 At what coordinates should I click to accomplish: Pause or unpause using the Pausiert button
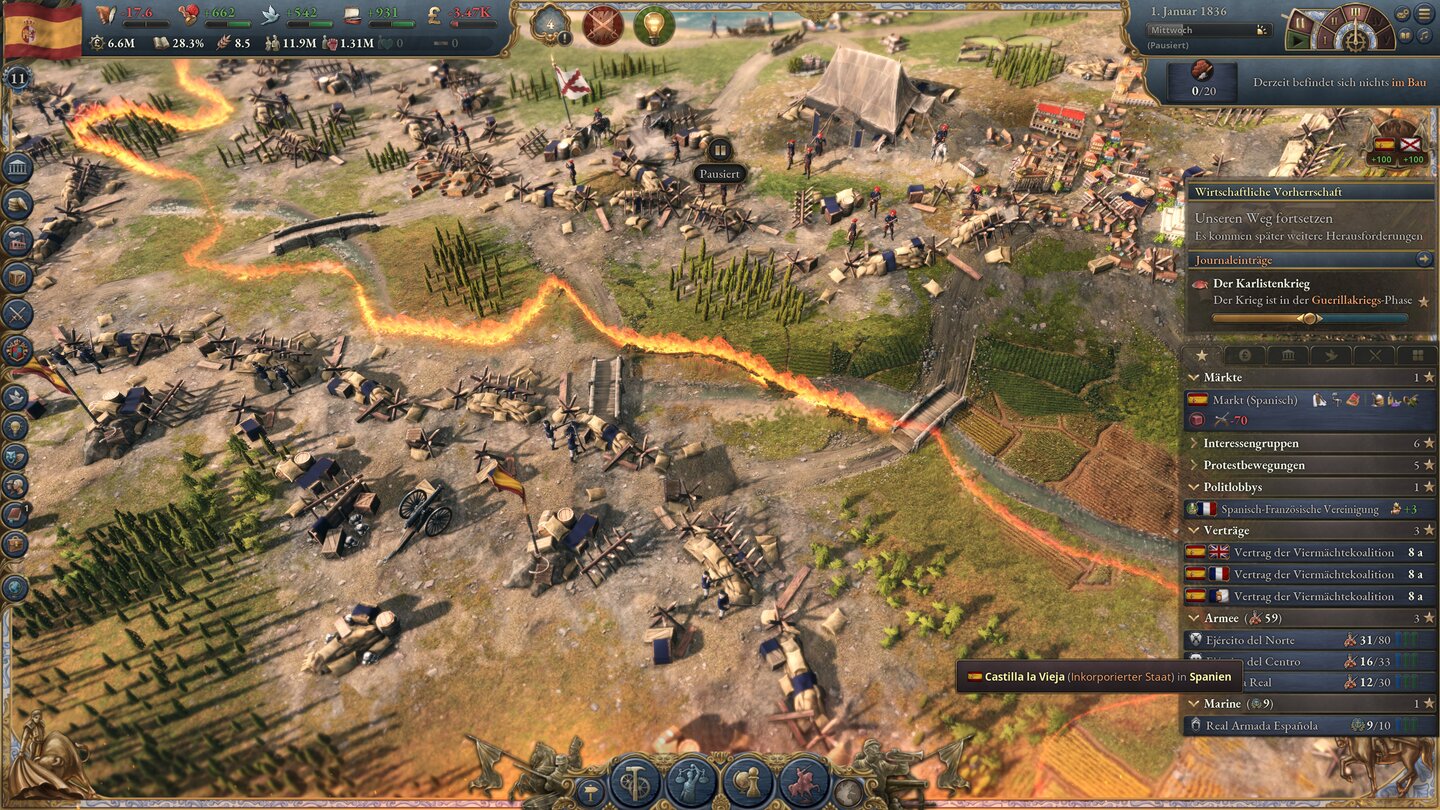coord(718,173)
